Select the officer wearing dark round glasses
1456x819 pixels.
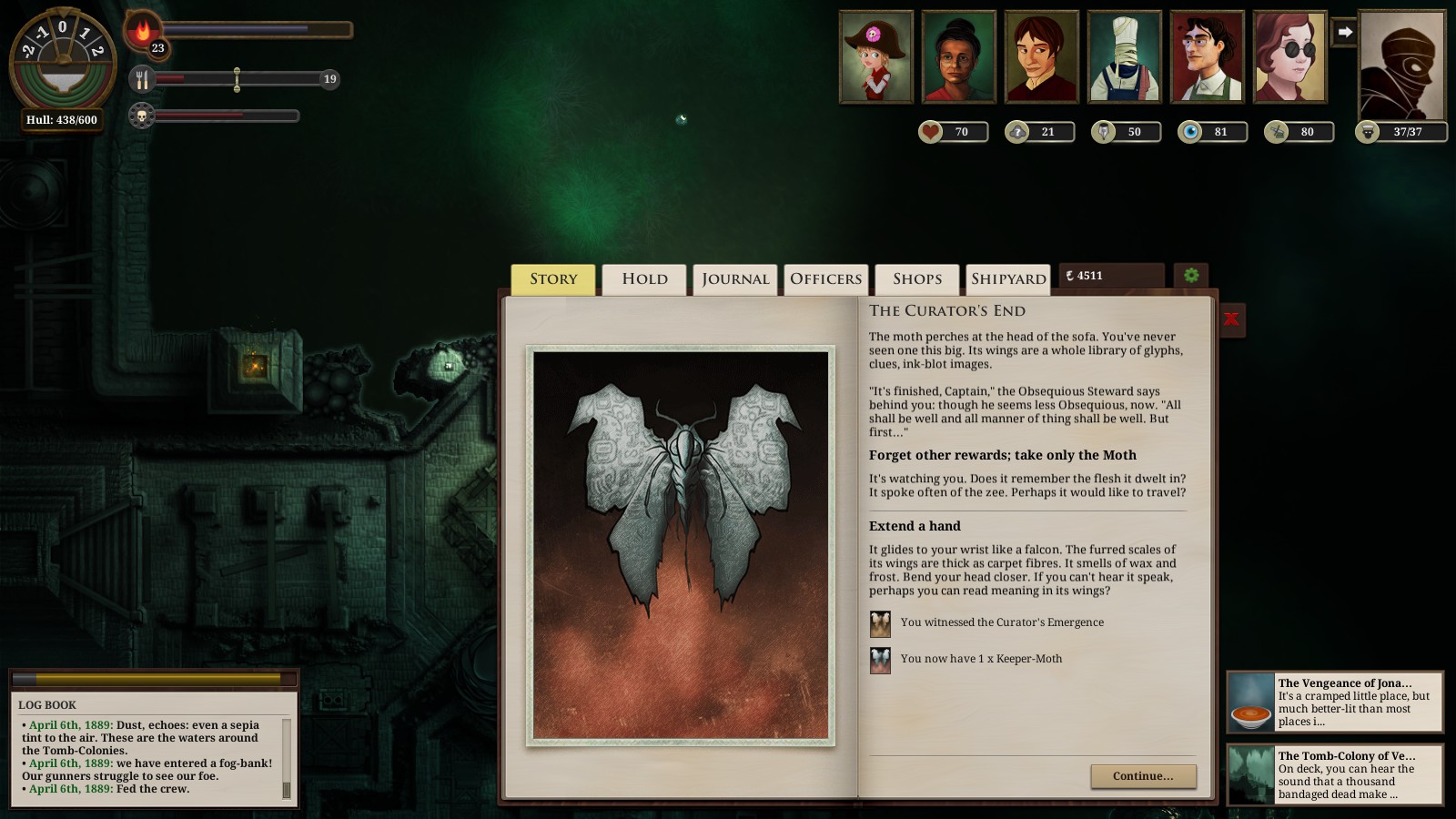tap(1289, 56)
